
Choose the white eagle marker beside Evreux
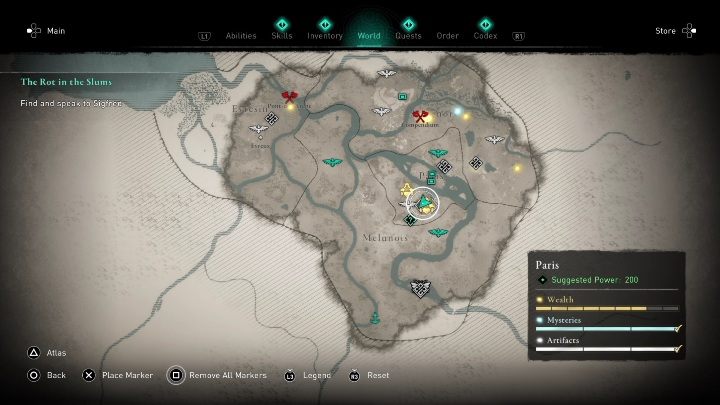pos(259,130)
